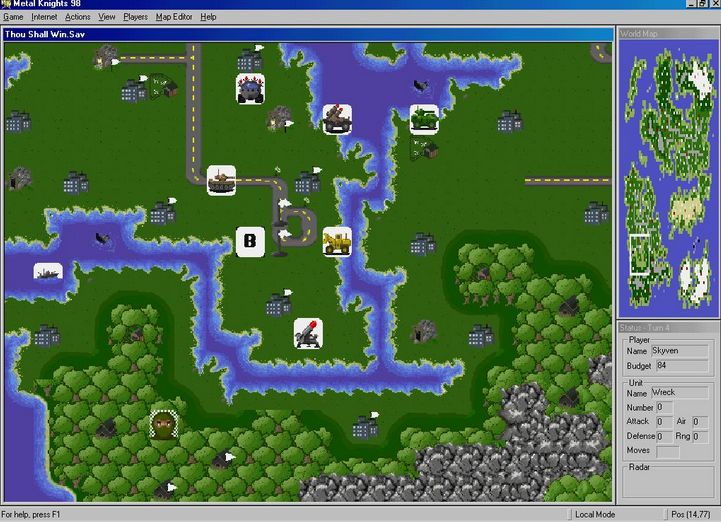Select the yellow bulldozer unit
The width and height of the screenshot is (721, 522).
coord(337,241)
